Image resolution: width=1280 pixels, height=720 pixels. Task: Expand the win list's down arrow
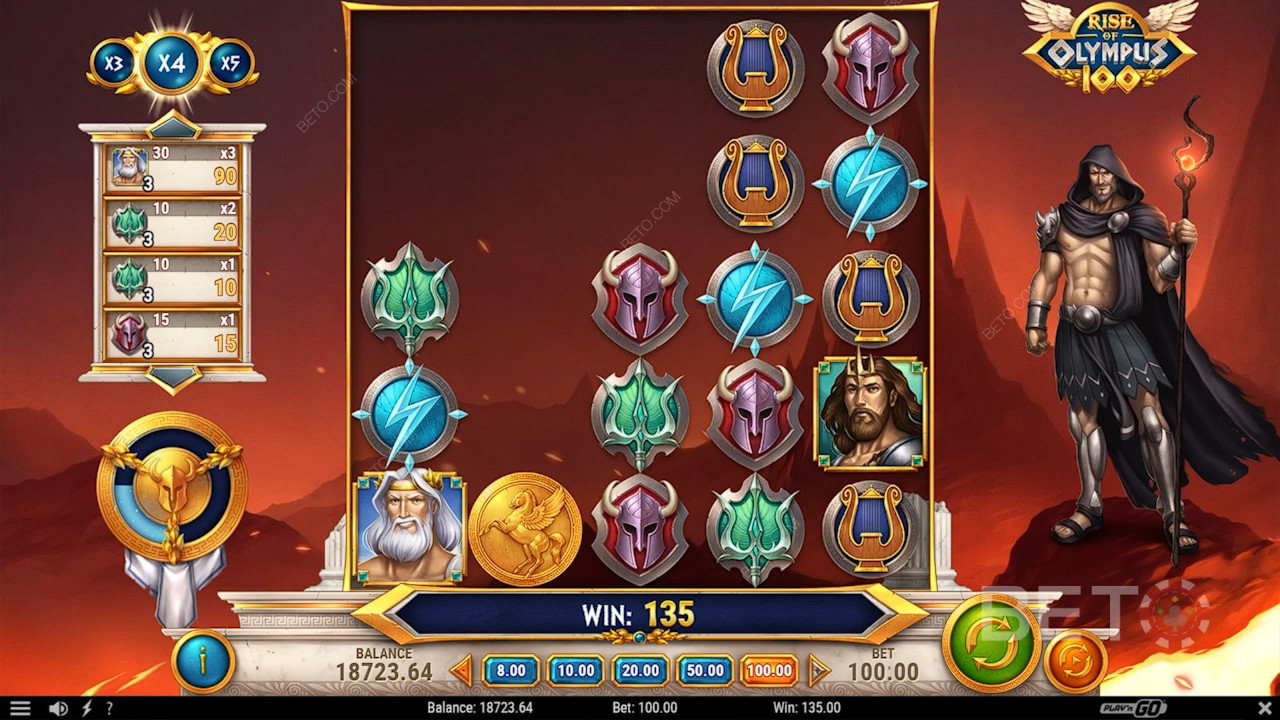click(173, 377)
